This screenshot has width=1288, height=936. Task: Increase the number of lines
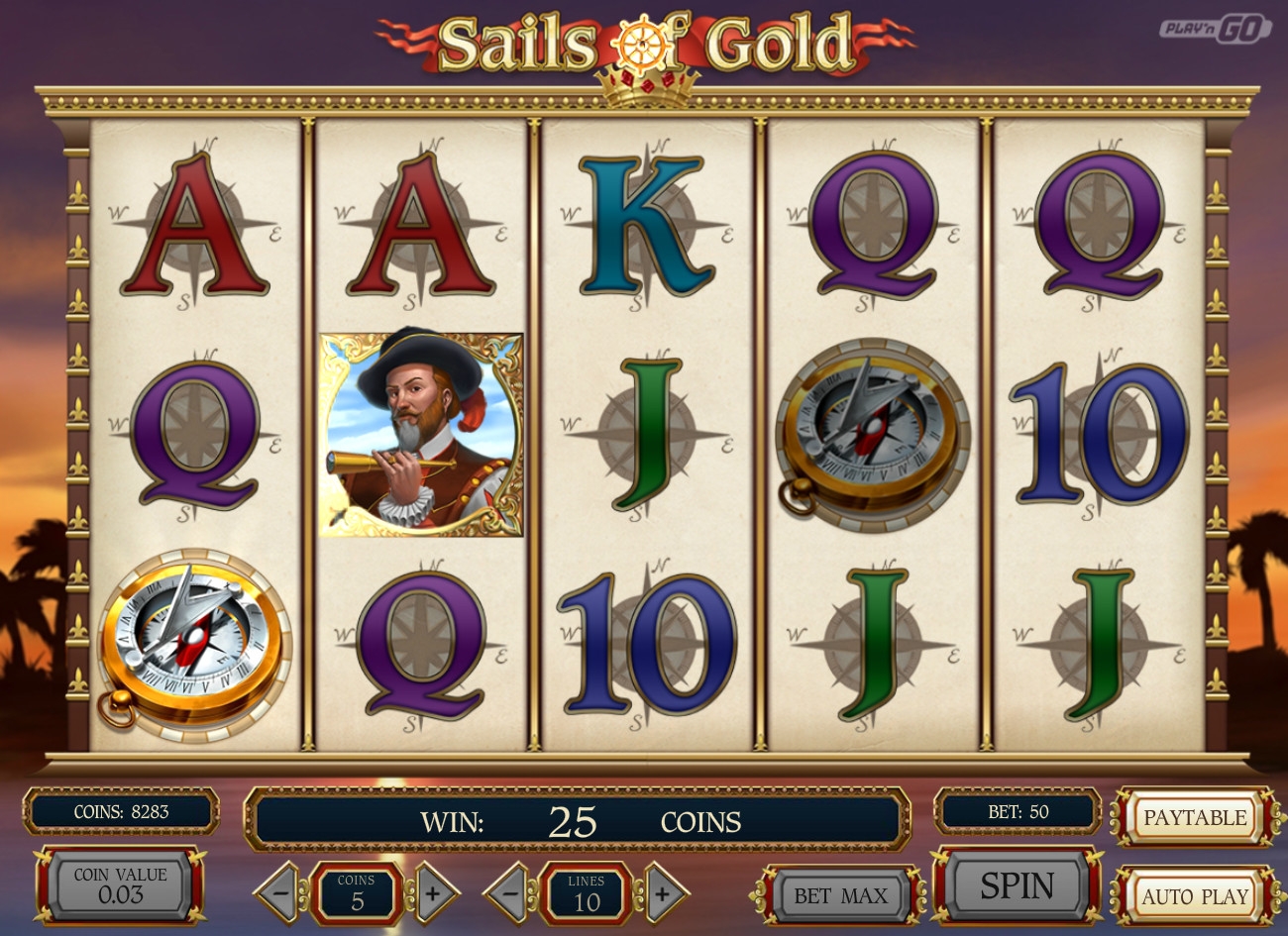pos(661,892)
